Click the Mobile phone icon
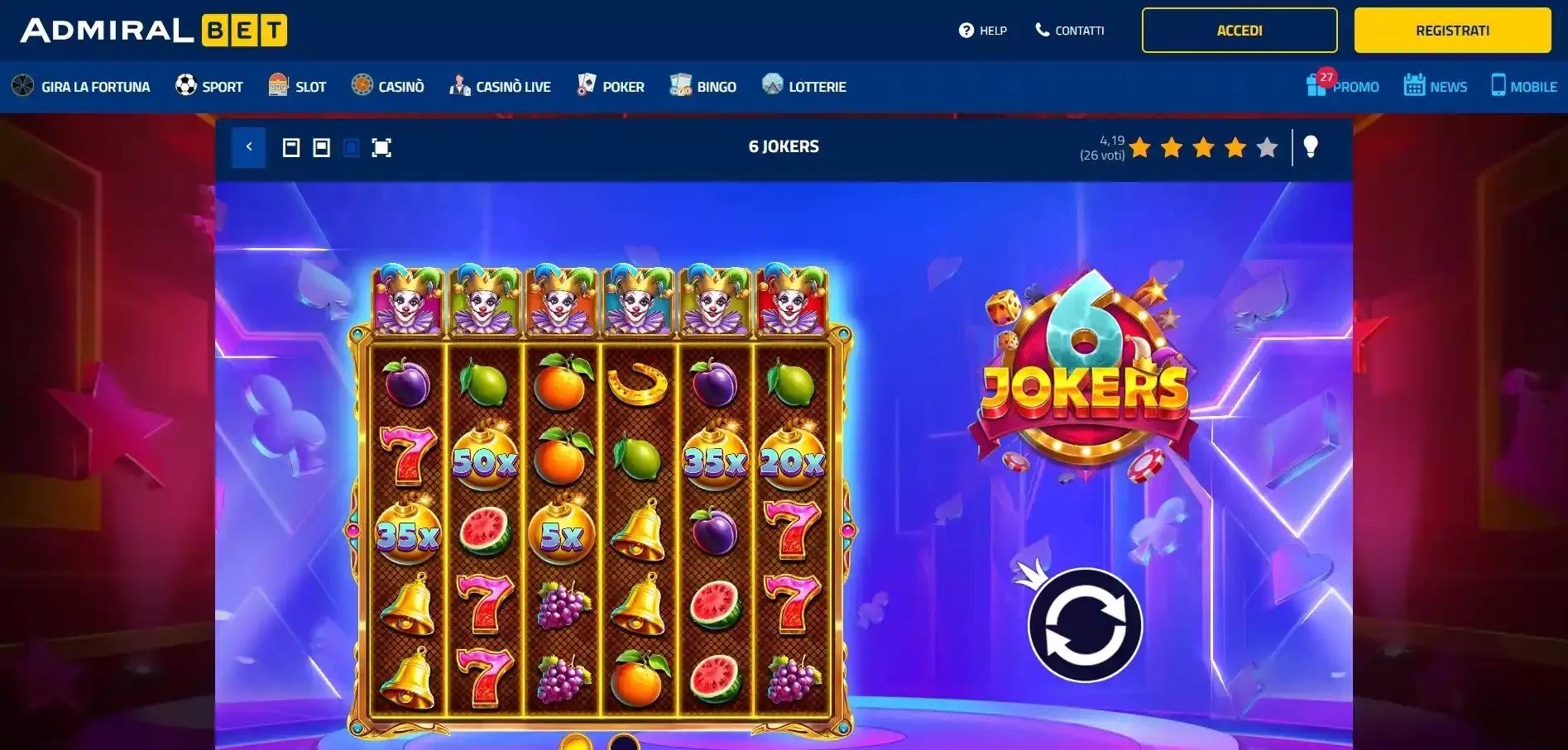 [1498, 84]
